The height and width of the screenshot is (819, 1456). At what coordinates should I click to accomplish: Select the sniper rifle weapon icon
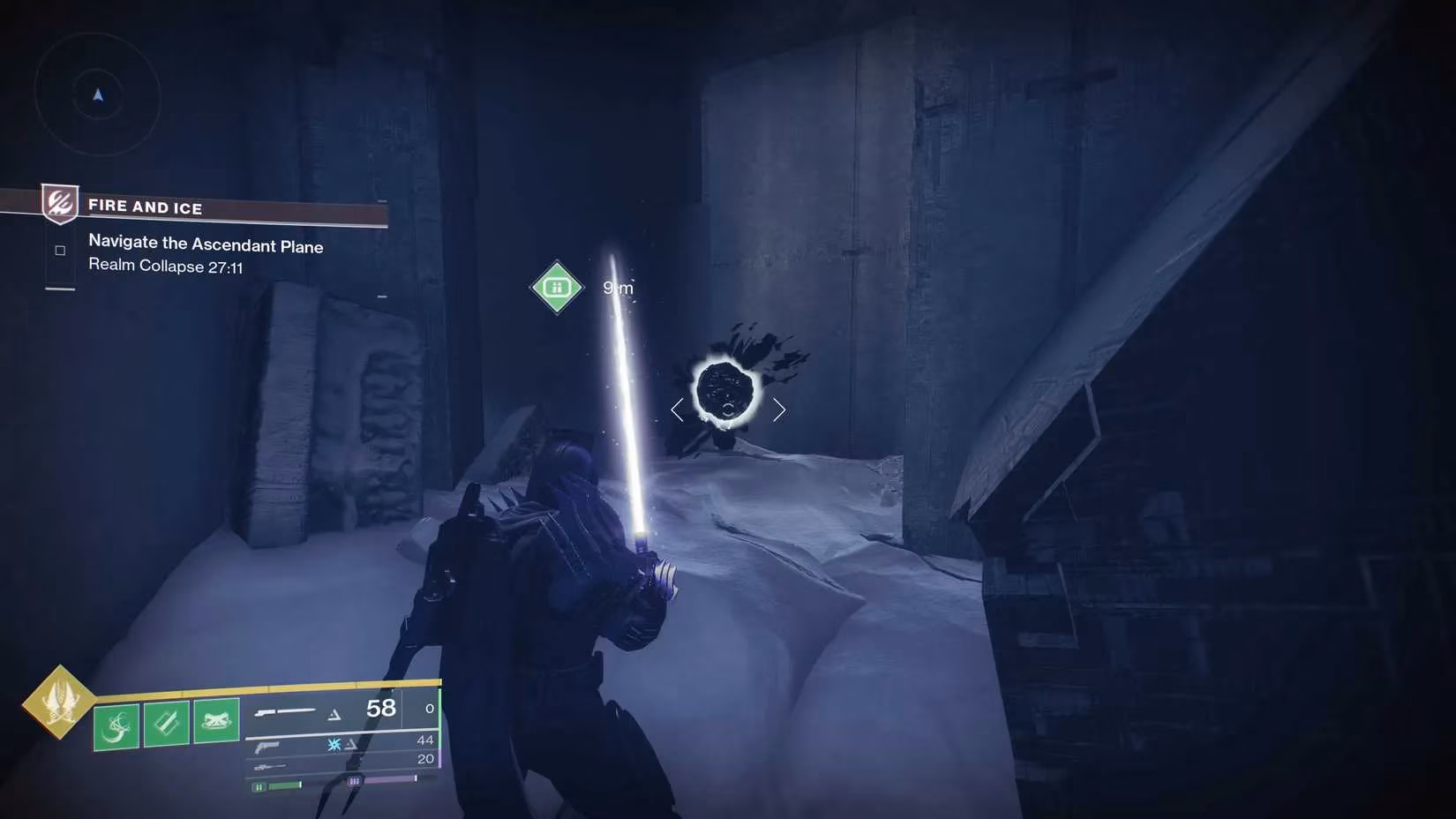(269, 766)
